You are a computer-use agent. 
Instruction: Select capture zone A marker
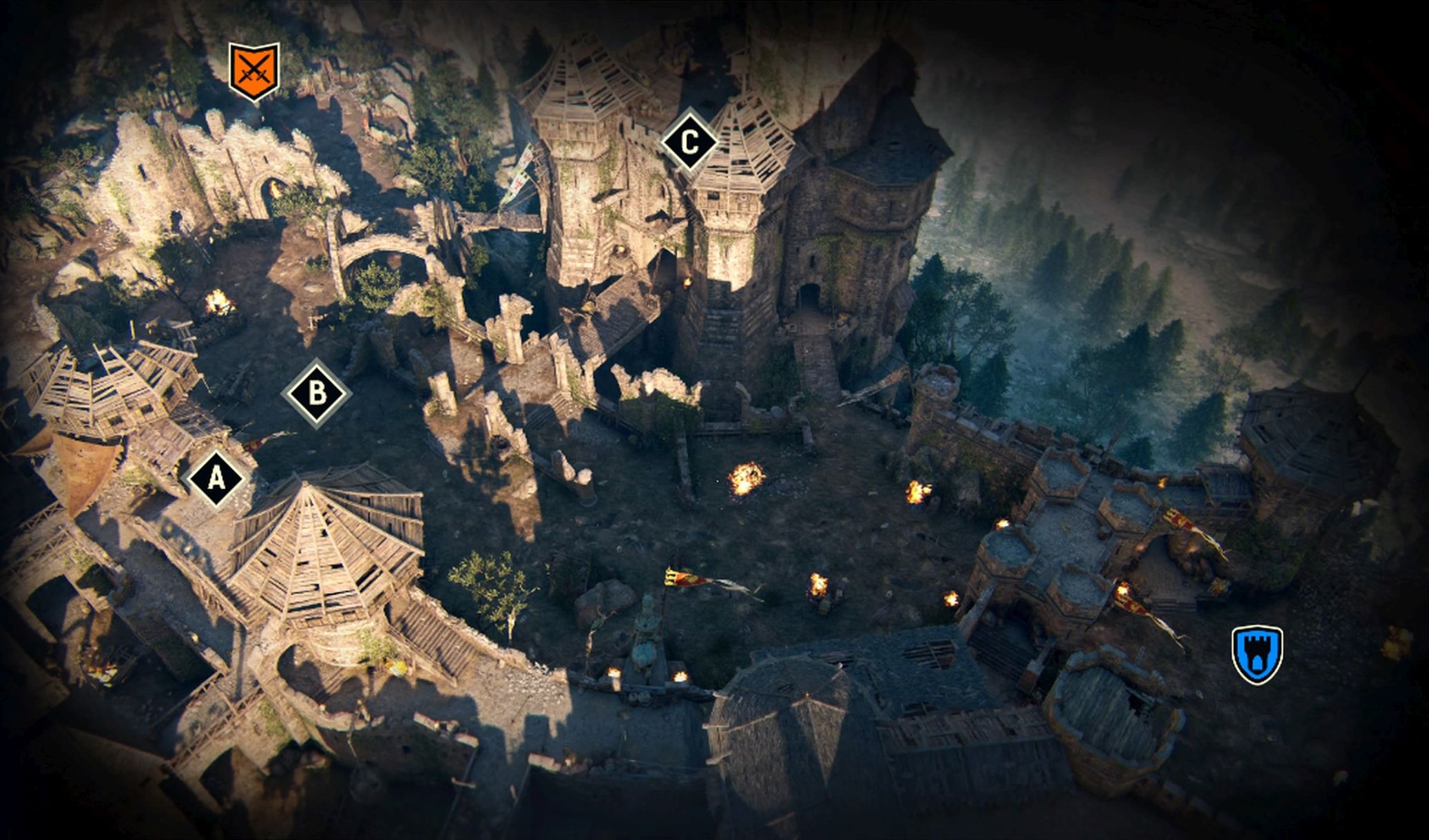[216, 479]
